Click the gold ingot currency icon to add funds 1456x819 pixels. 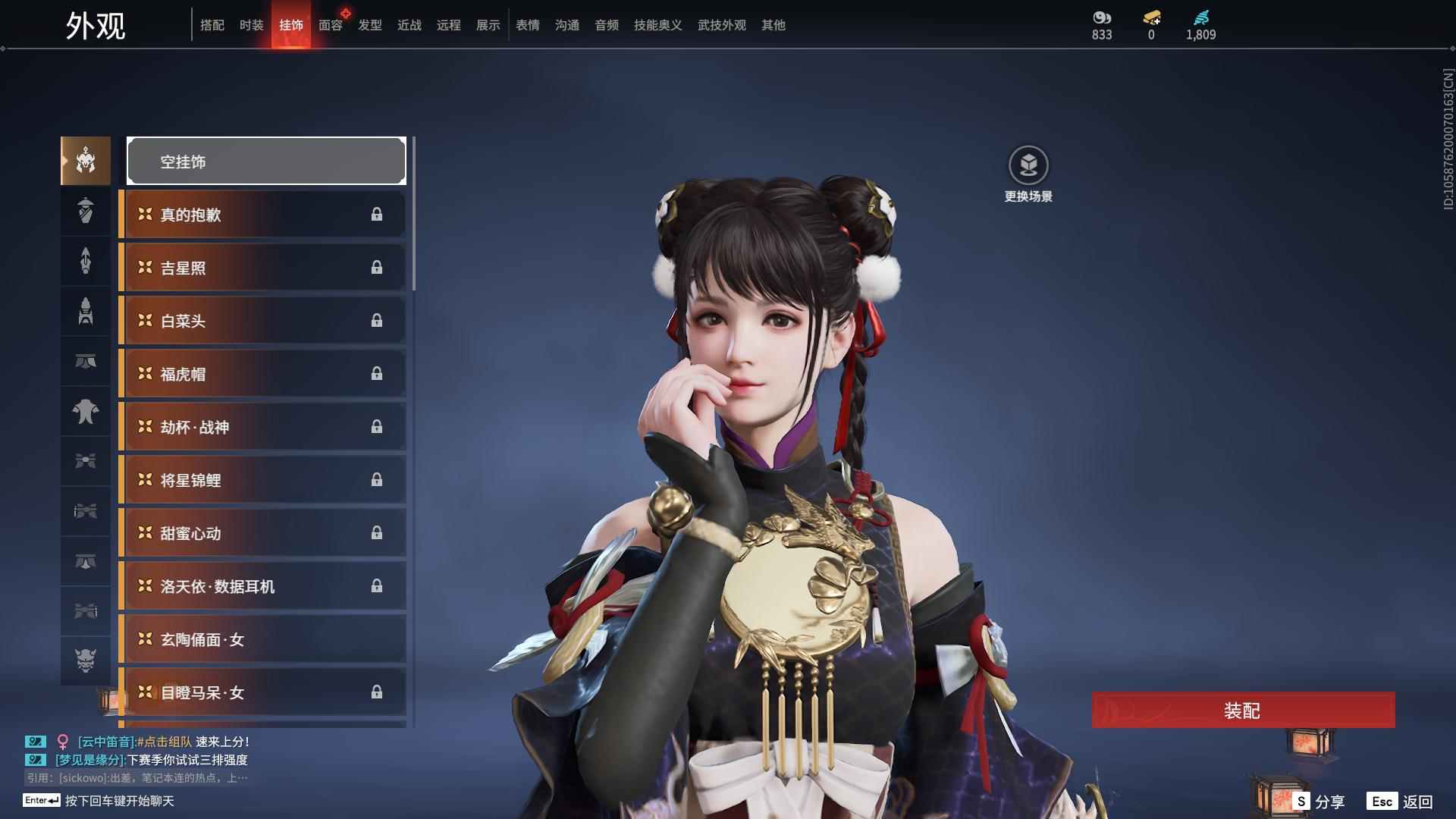pos(1151,17)
